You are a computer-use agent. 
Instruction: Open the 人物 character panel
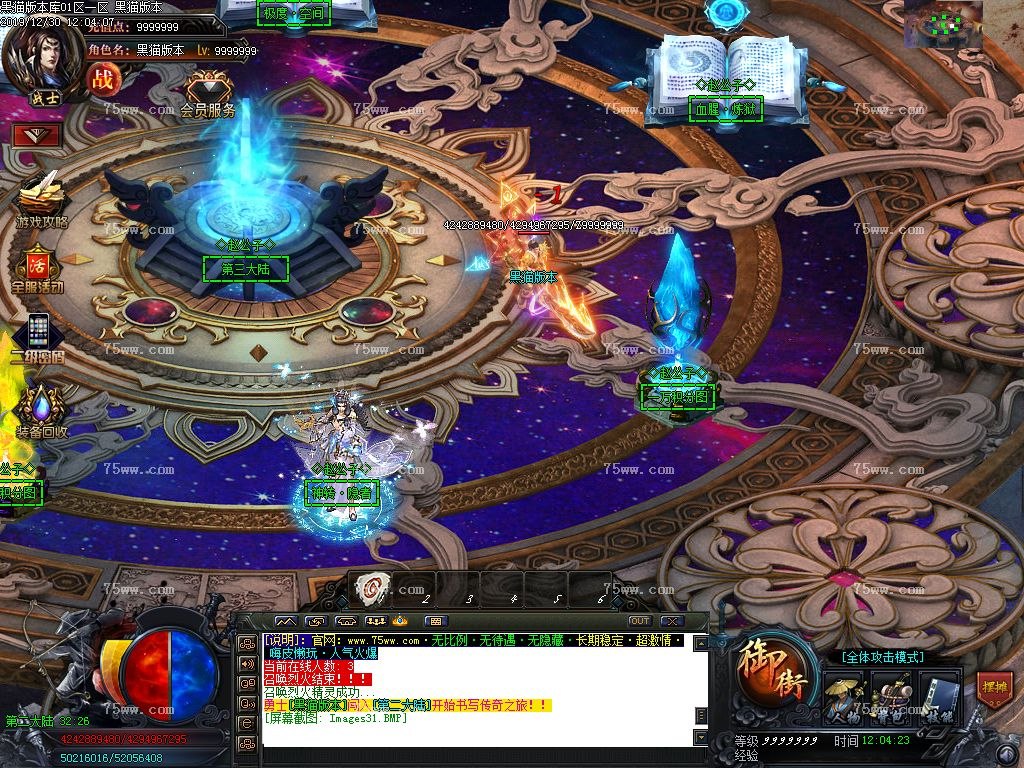coord(844,697)
